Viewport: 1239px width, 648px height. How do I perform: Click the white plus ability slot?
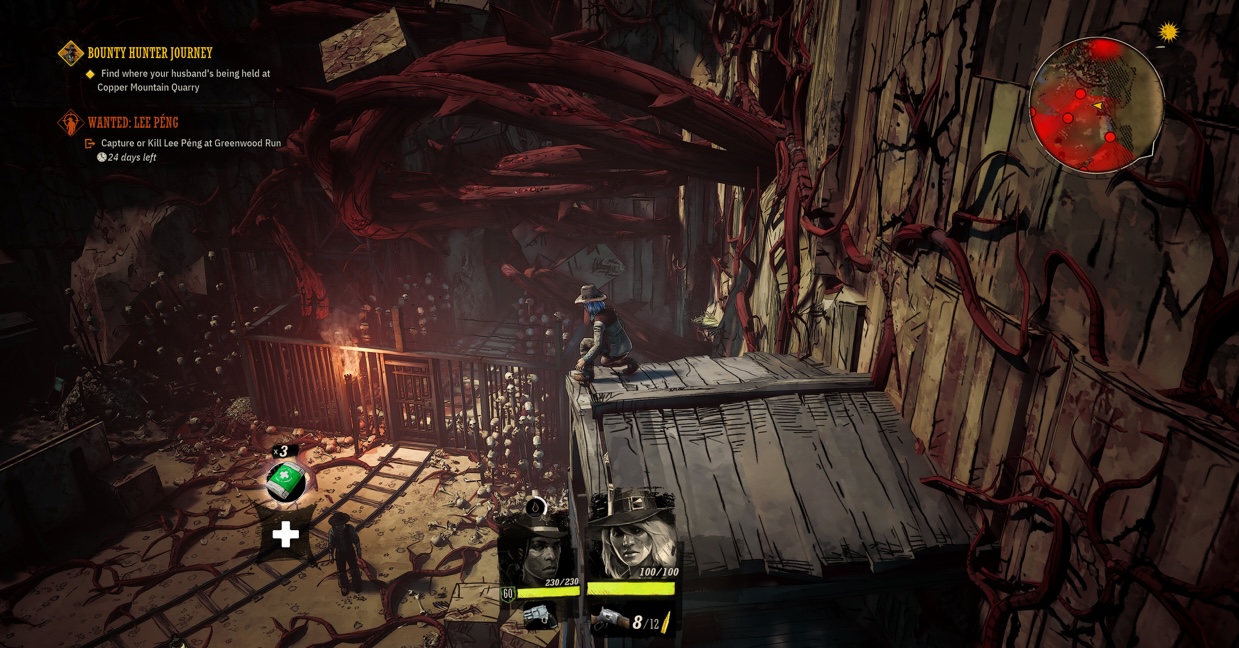pyautogui.click(x=286, y=534)
